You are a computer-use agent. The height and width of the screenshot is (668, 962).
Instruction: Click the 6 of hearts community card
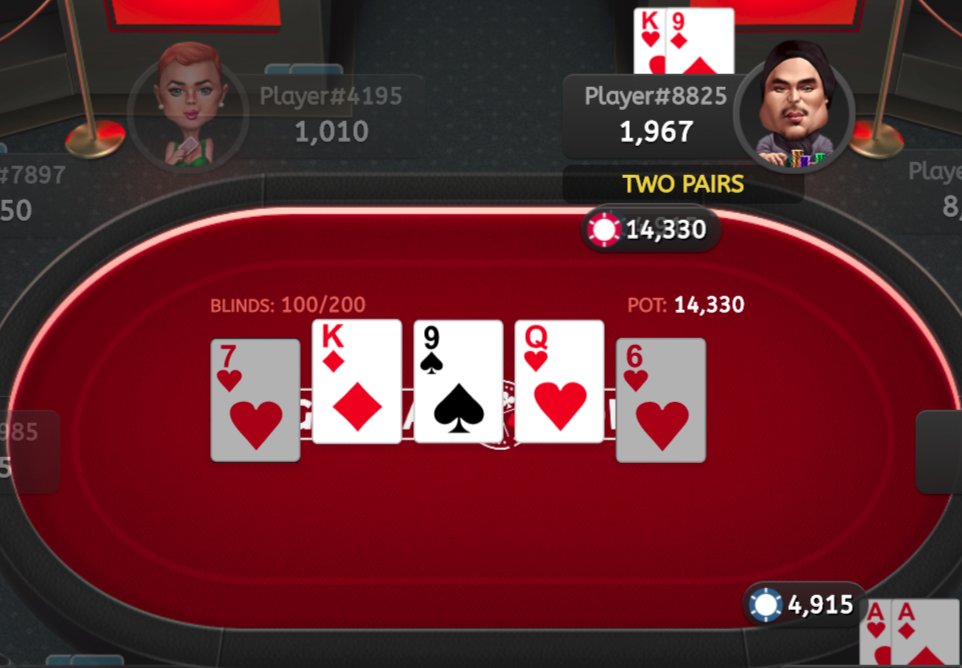coord(660,400)
